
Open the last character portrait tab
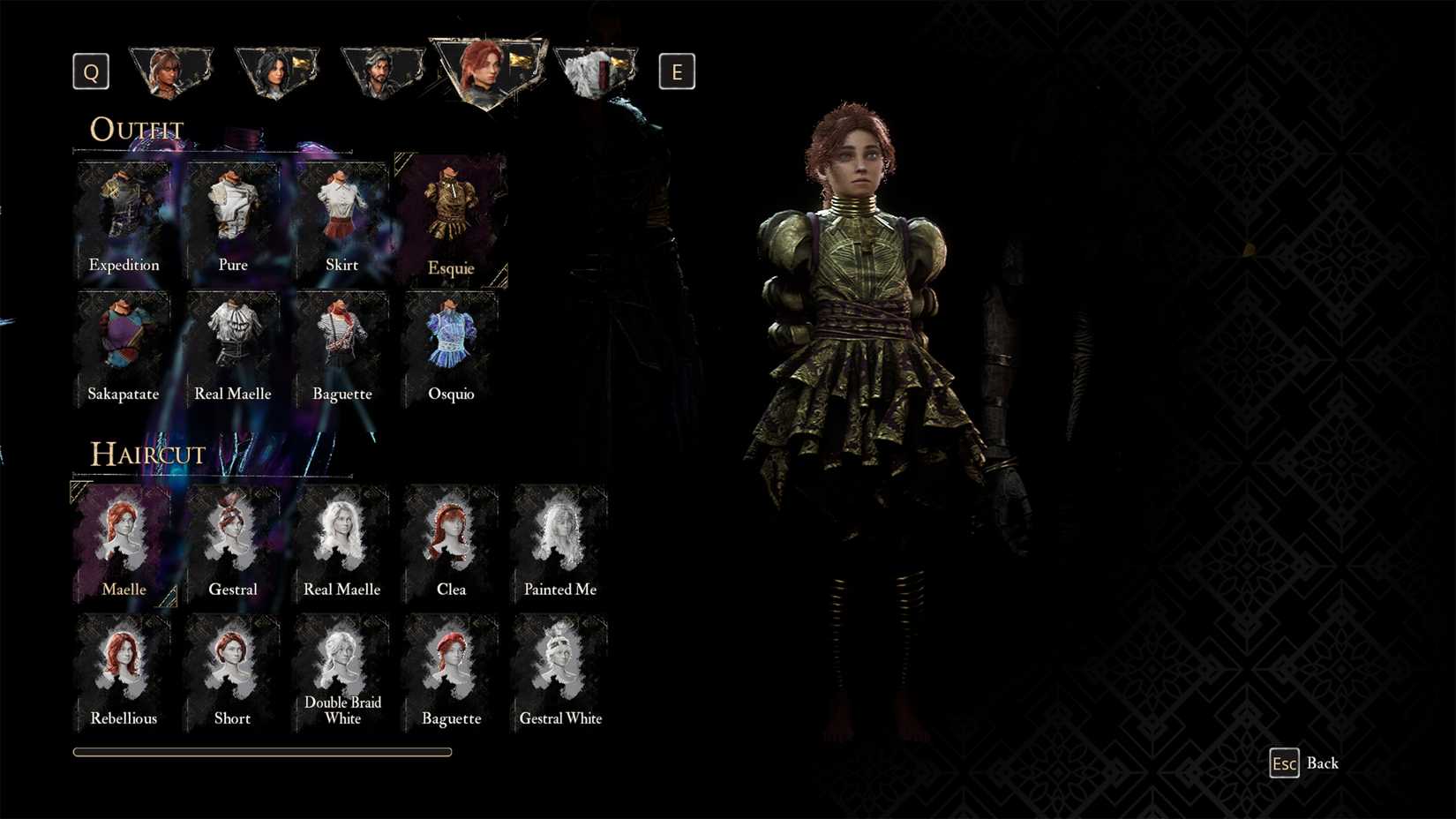point(596,71)
